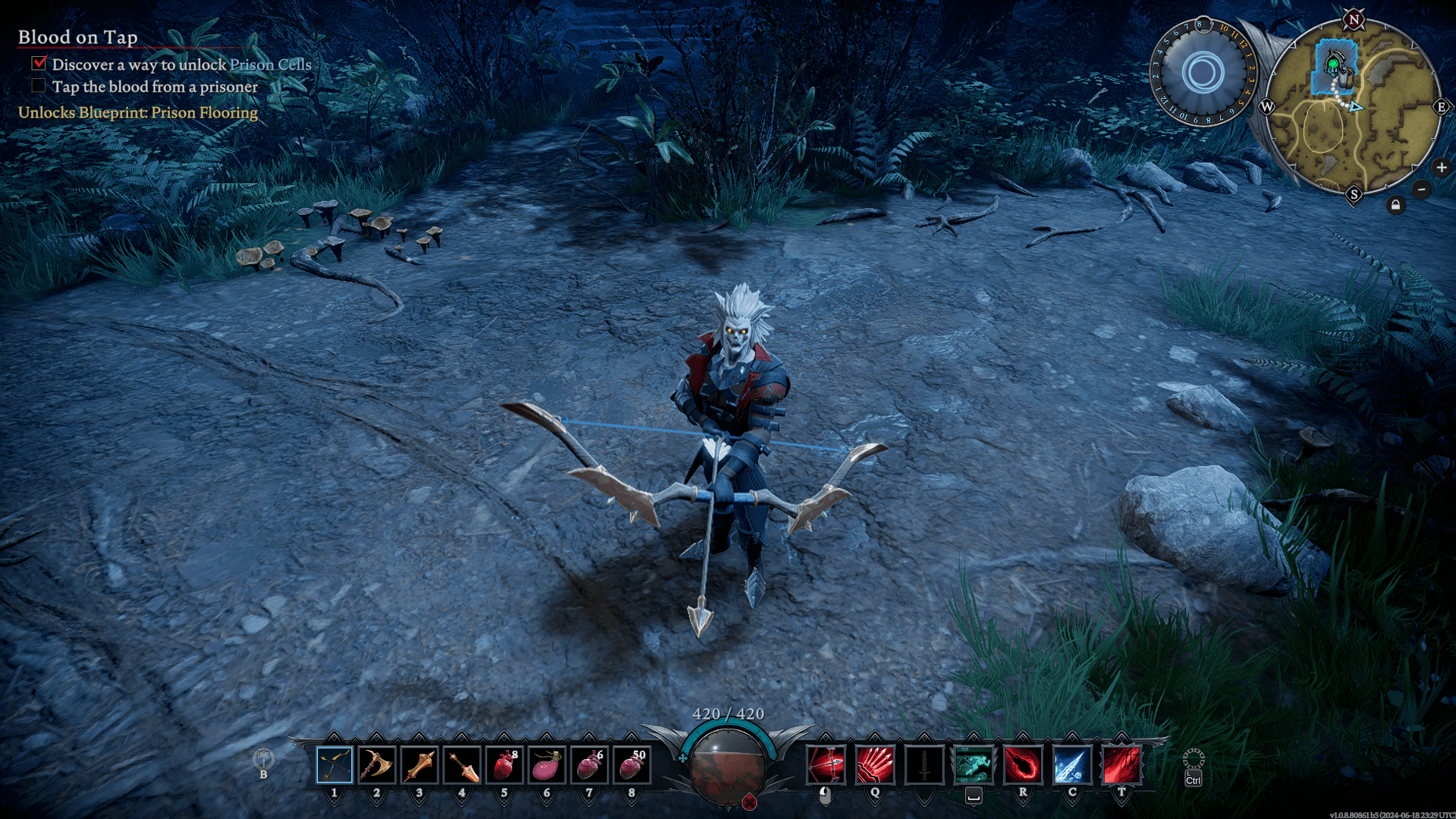1456x819 pixels.
Task: Use the pink flask in slot 6
Action: pyautogui.click(x=547, y=765)
